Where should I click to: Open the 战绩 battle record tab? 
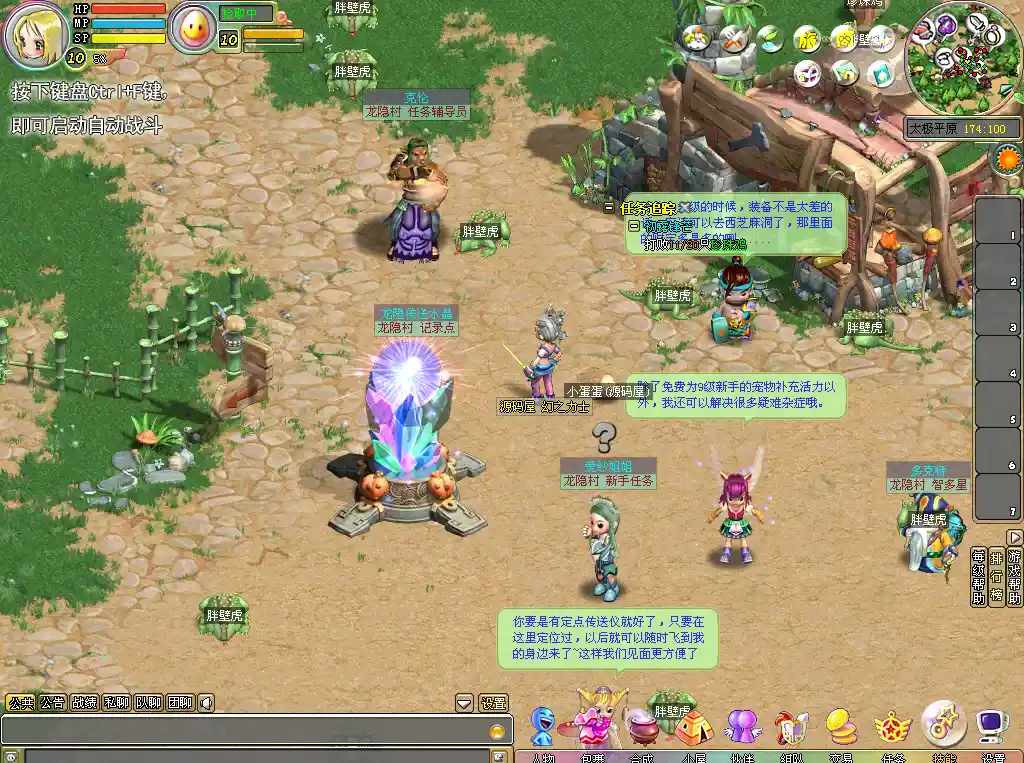[x=85, y=702]
